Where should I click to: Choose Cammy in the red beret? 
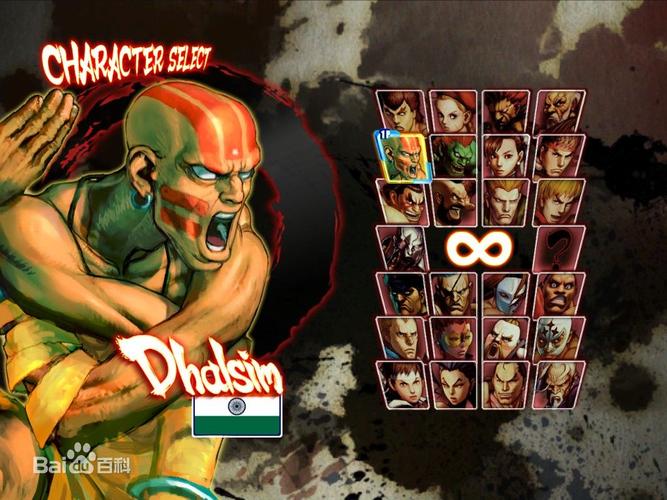click(453, 111)
